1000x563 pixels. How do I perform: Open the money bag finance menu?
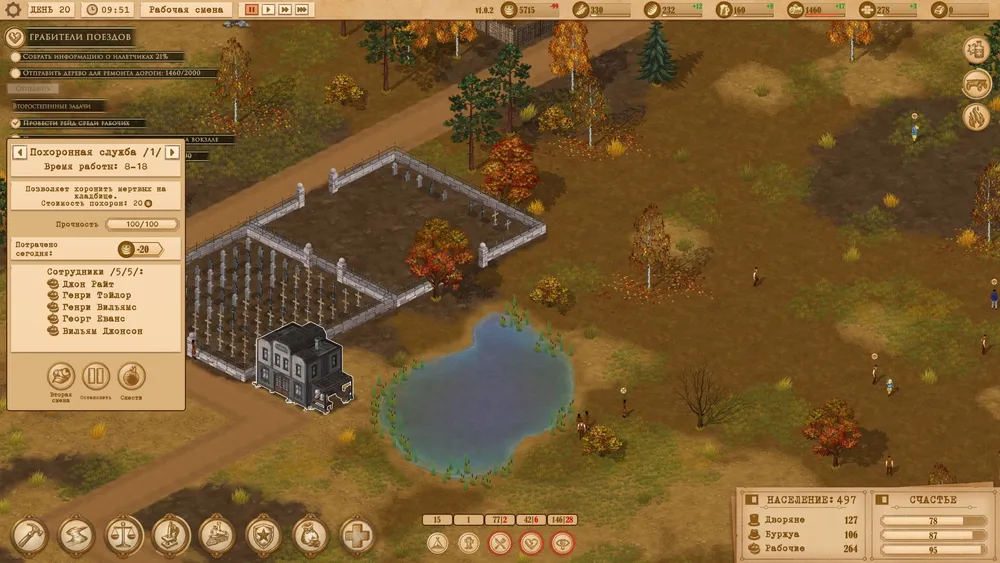310,535
